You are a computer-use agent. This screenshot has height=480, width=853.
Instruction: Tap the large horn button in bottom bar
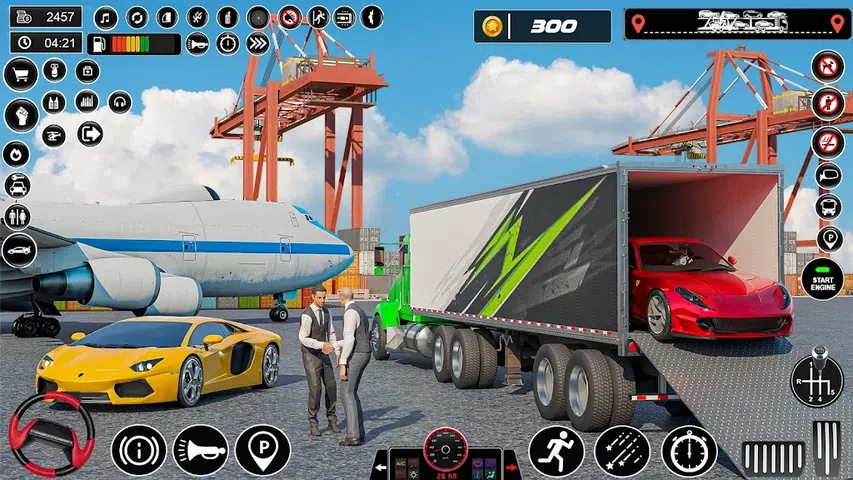(200, 450)
